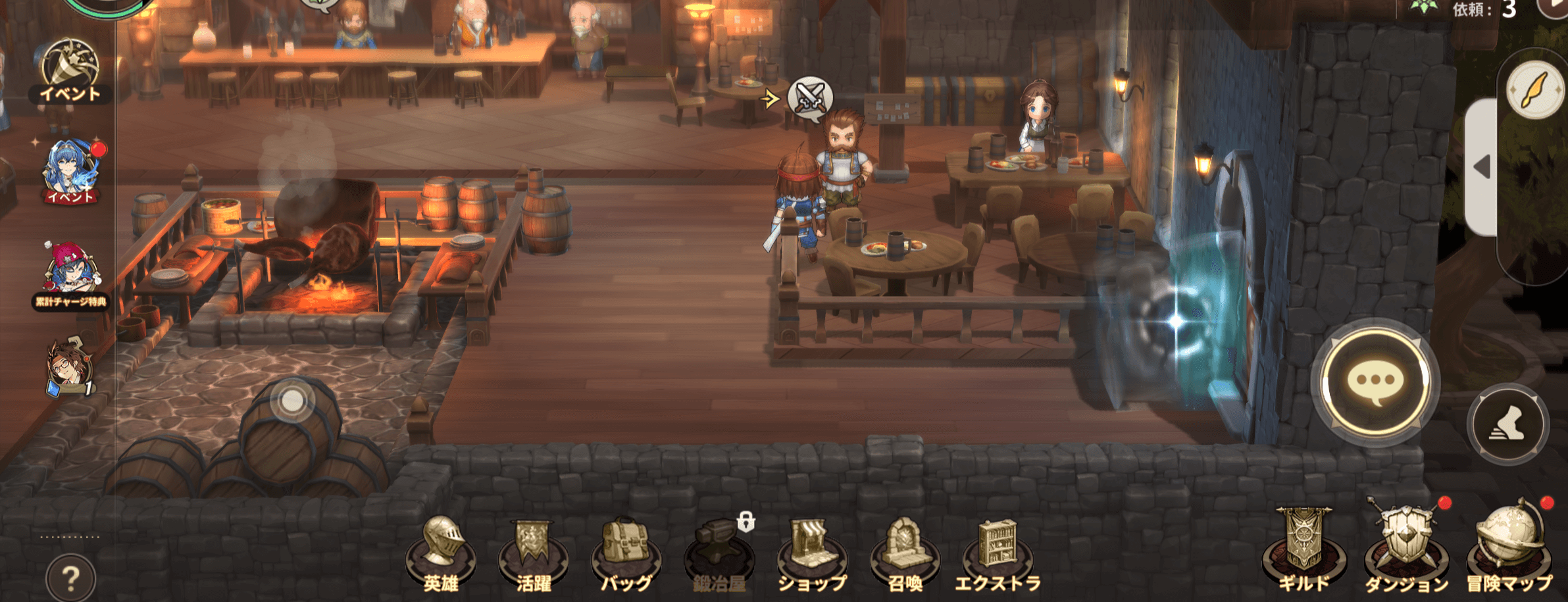Image resolution: width=1568 pixels, height=602 pixels.
Task: Collapse the side panel with left arrow
Action: click(1481, 167)
